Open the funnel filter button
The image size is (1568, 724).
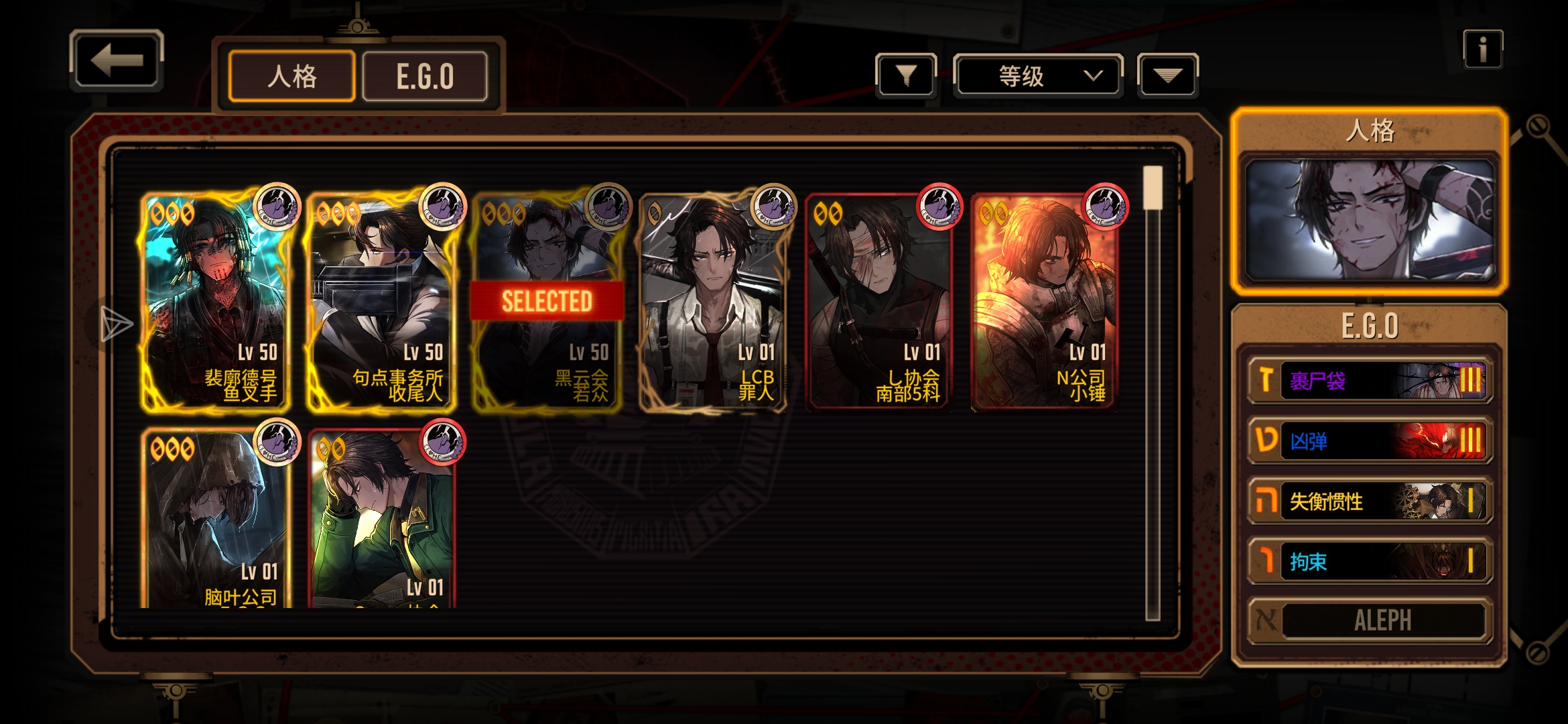(905, 76)
